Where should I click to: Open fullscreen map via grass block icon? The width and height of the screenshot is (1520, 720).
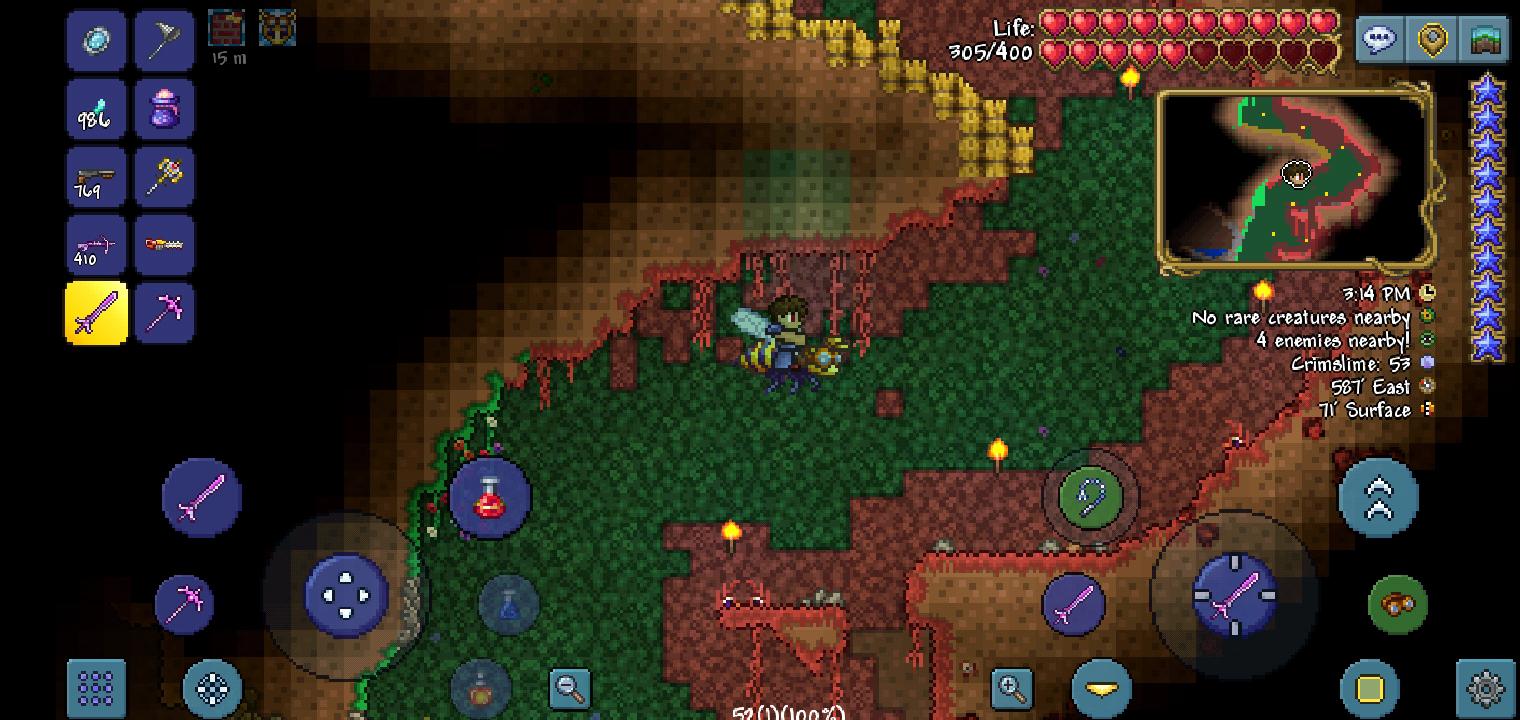click(1484, 40)
